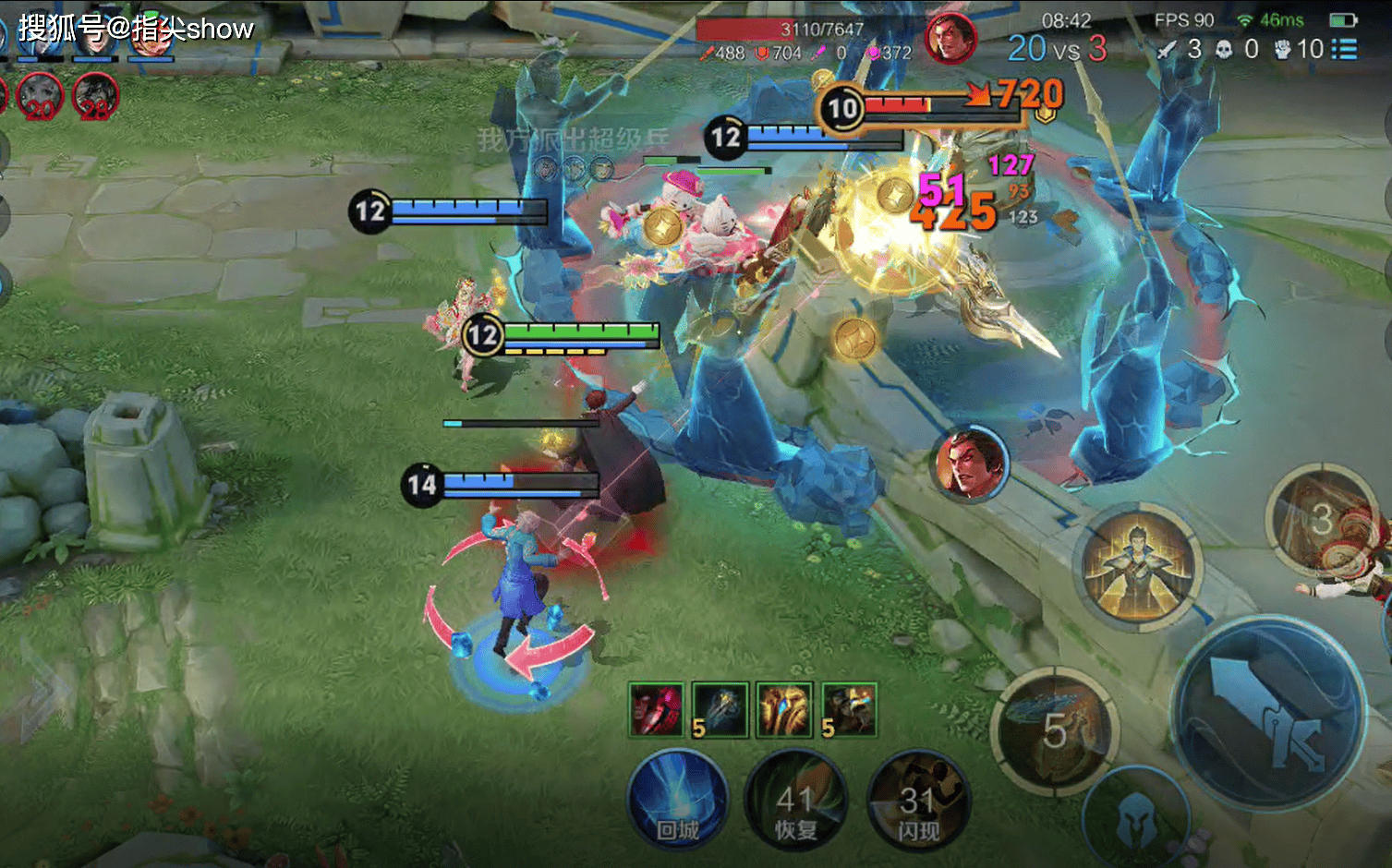Image resolution: width=1392 pixels, height=868 pixels.
Task: Select the enemy portrait beside the top health bar
Action: click(950, 40)
